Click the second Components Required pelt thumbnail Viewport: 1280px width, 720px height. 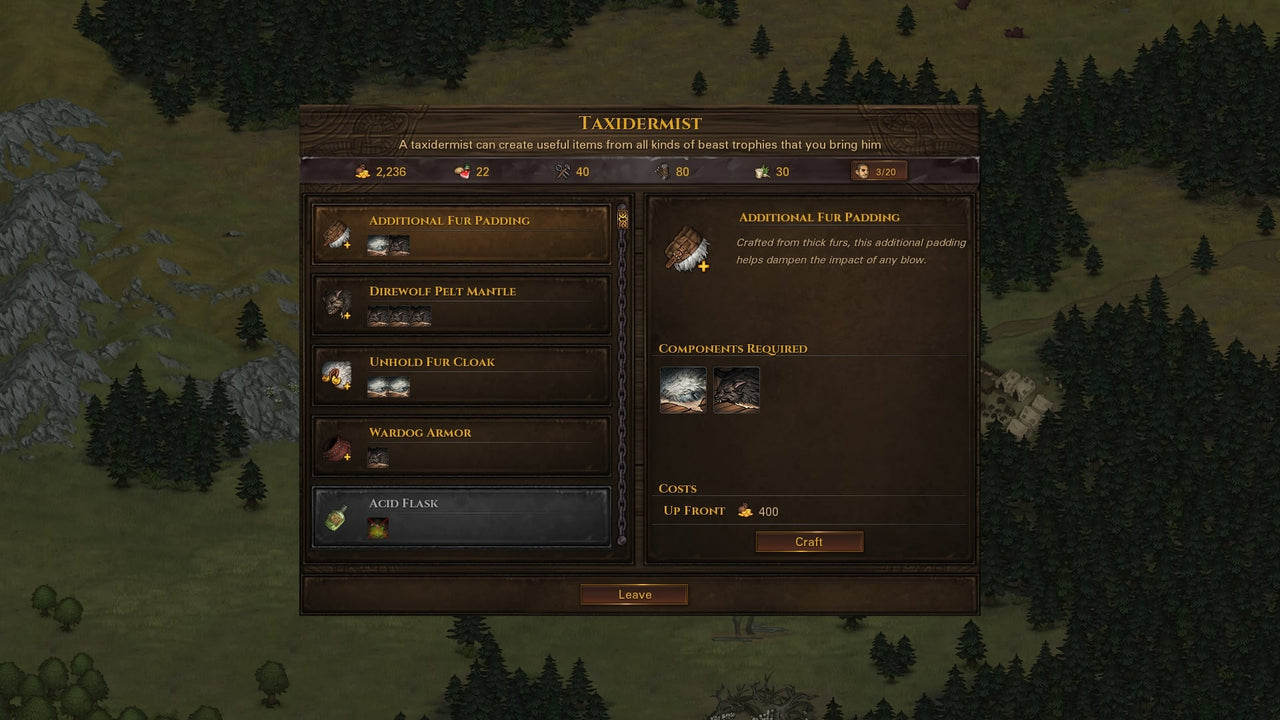coord(736,390)
